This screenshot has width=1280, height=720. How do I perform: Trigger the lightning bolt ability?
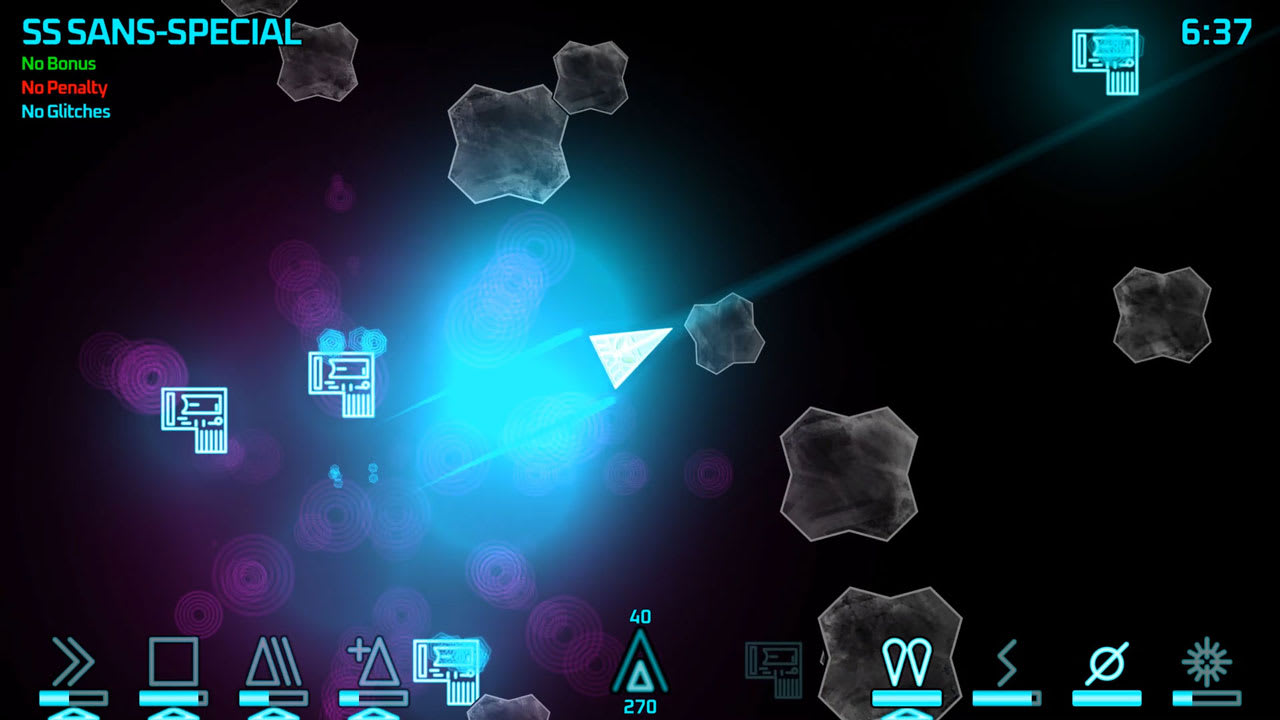(x=1005, y=662)
